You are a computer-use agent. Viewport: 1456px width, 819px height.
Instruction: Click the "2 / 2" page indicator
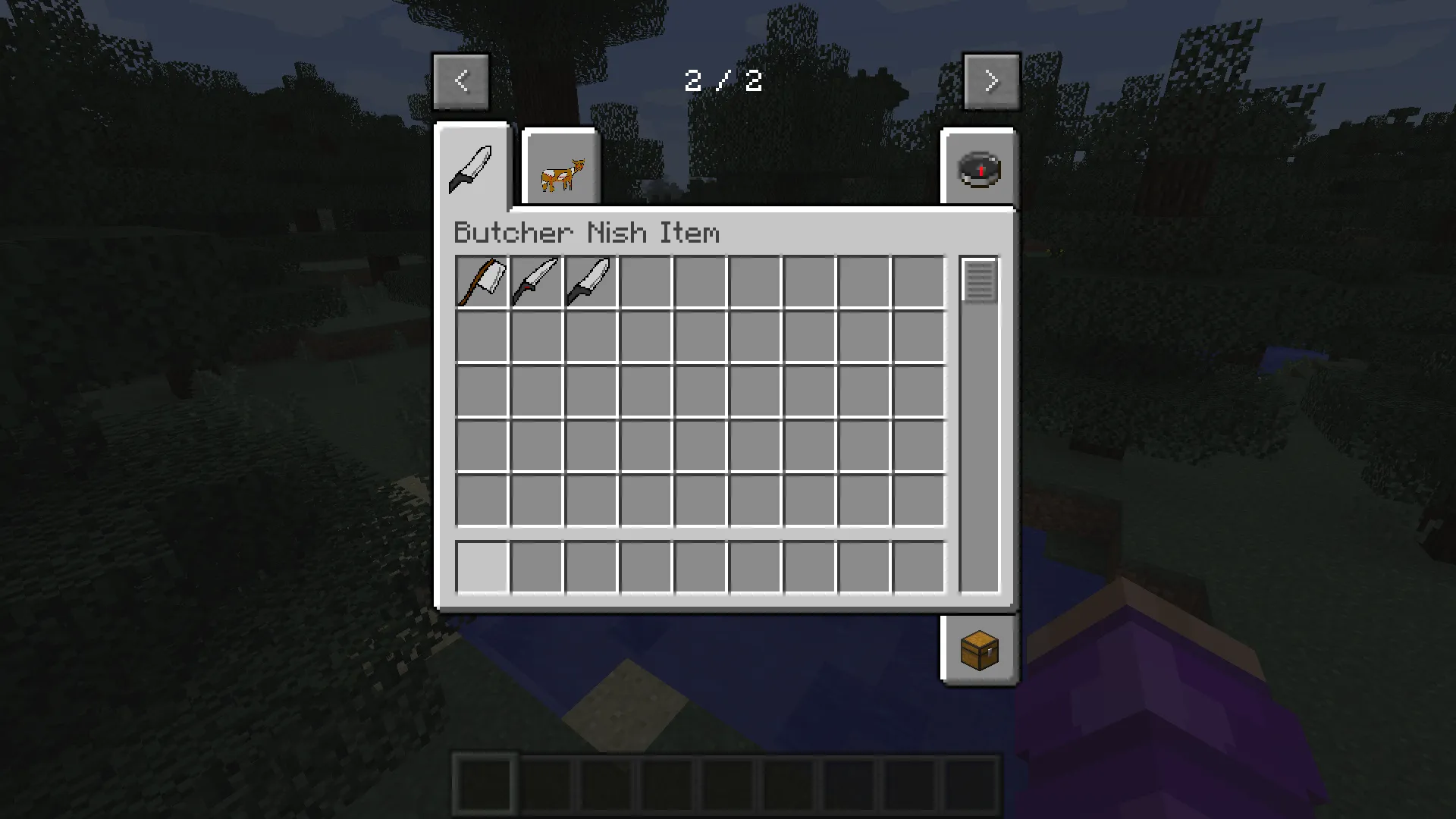click(724, 80)
